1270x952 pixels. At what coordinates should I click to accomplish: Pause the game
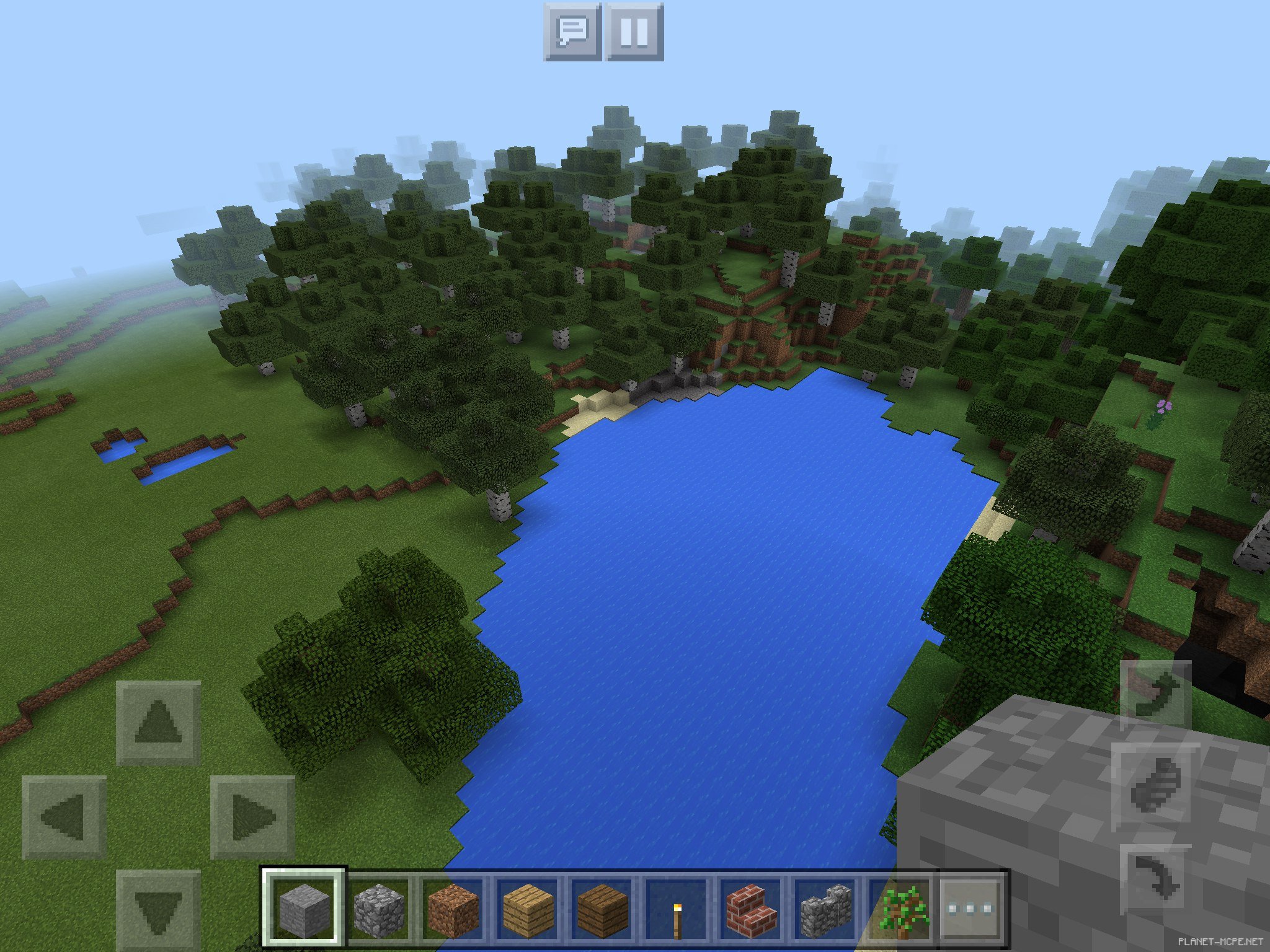[x=634, y=32]
